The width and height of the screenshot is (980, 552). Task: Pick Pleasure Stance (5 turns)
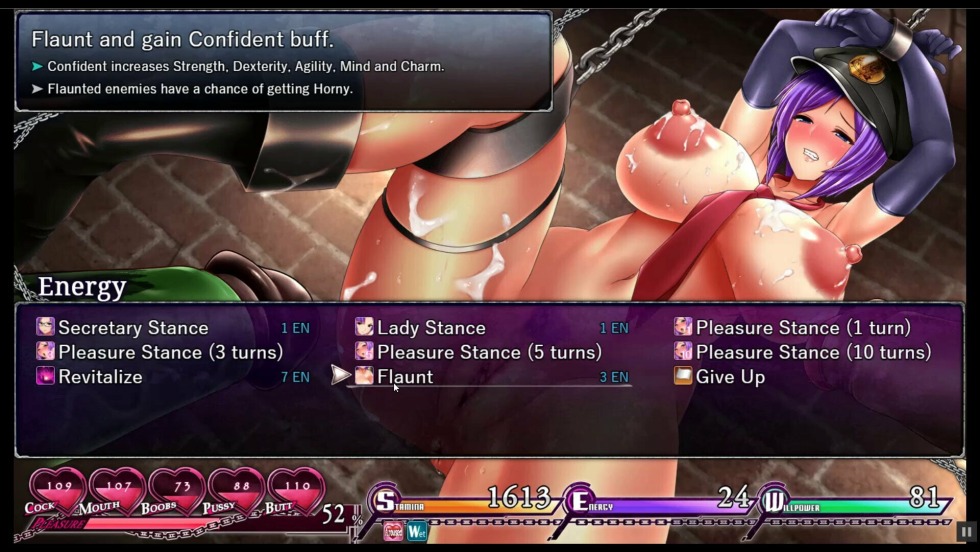(x=489, y=352)
